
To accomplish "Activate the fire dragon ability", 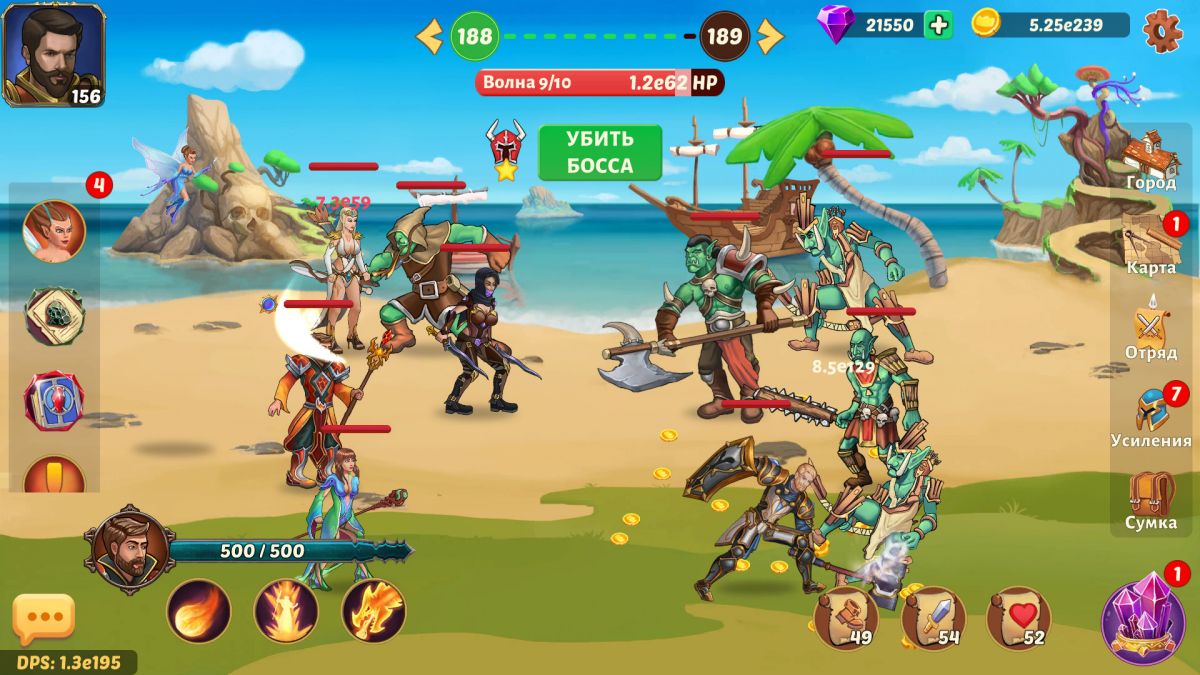I will click(374, 611).
